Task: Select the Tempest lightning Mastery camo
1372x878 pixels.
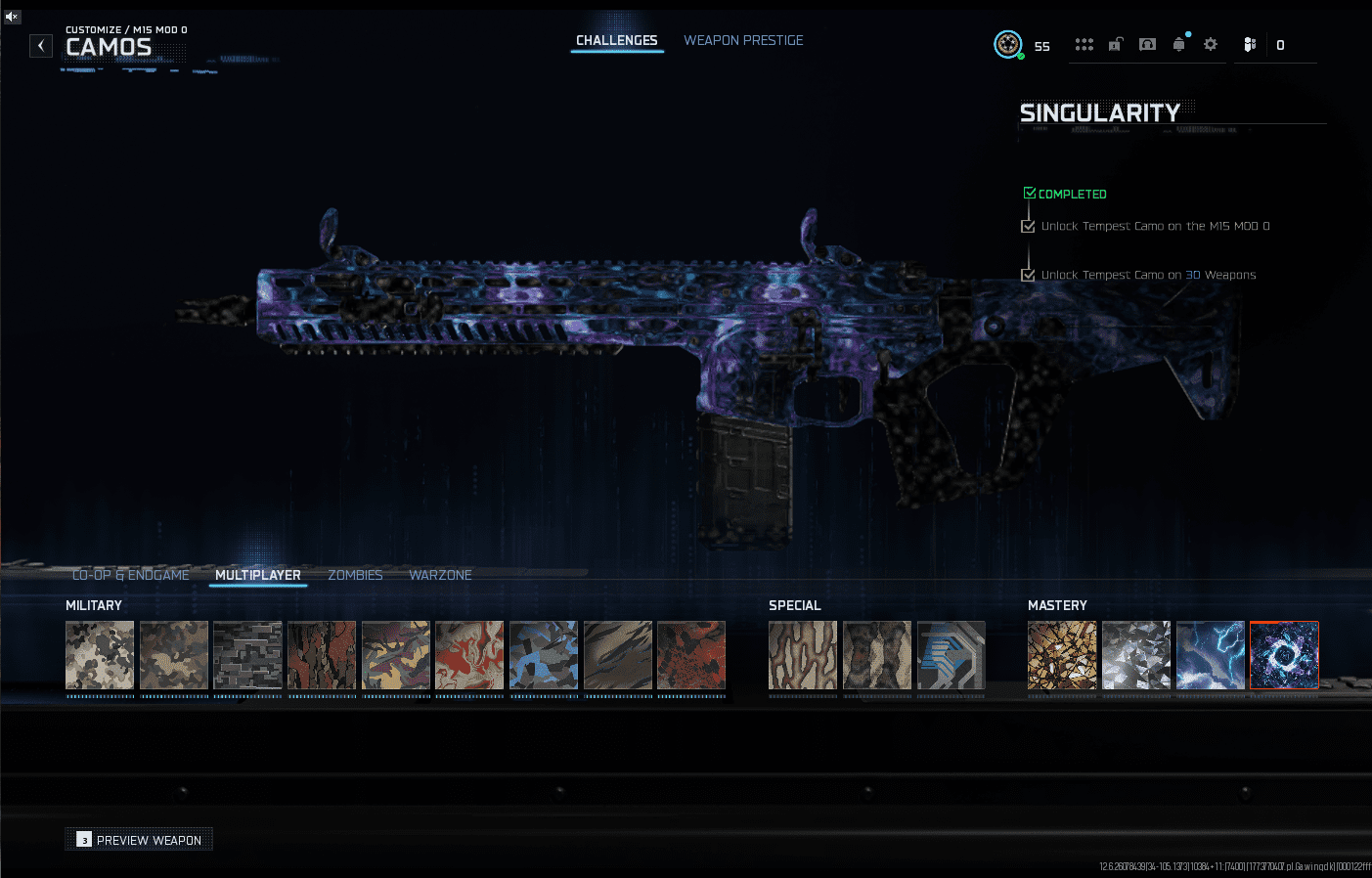Action: coord(1210,655)
